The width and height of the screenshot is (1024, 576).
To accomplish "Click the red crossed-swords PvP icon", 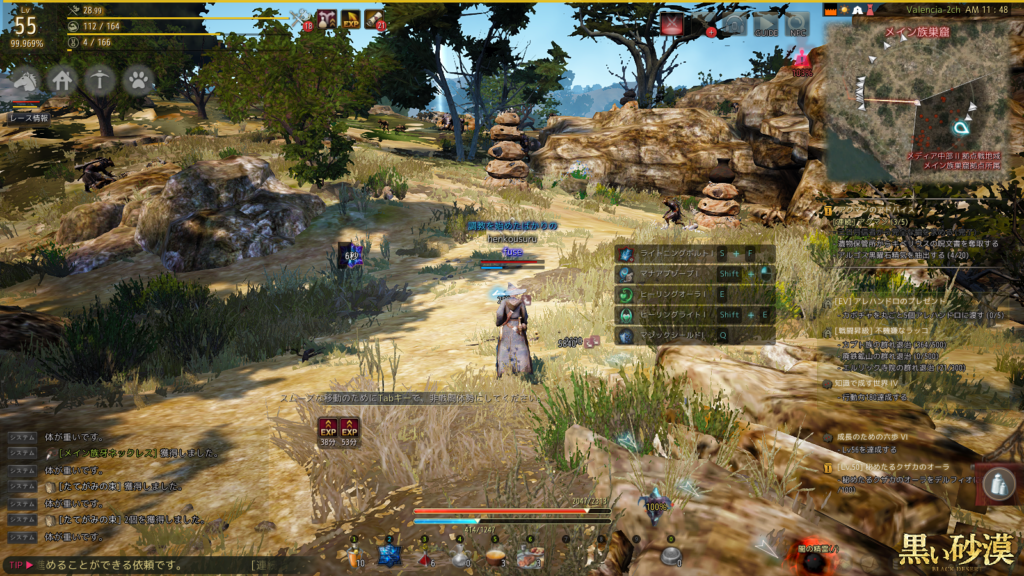I will point(672,25).
